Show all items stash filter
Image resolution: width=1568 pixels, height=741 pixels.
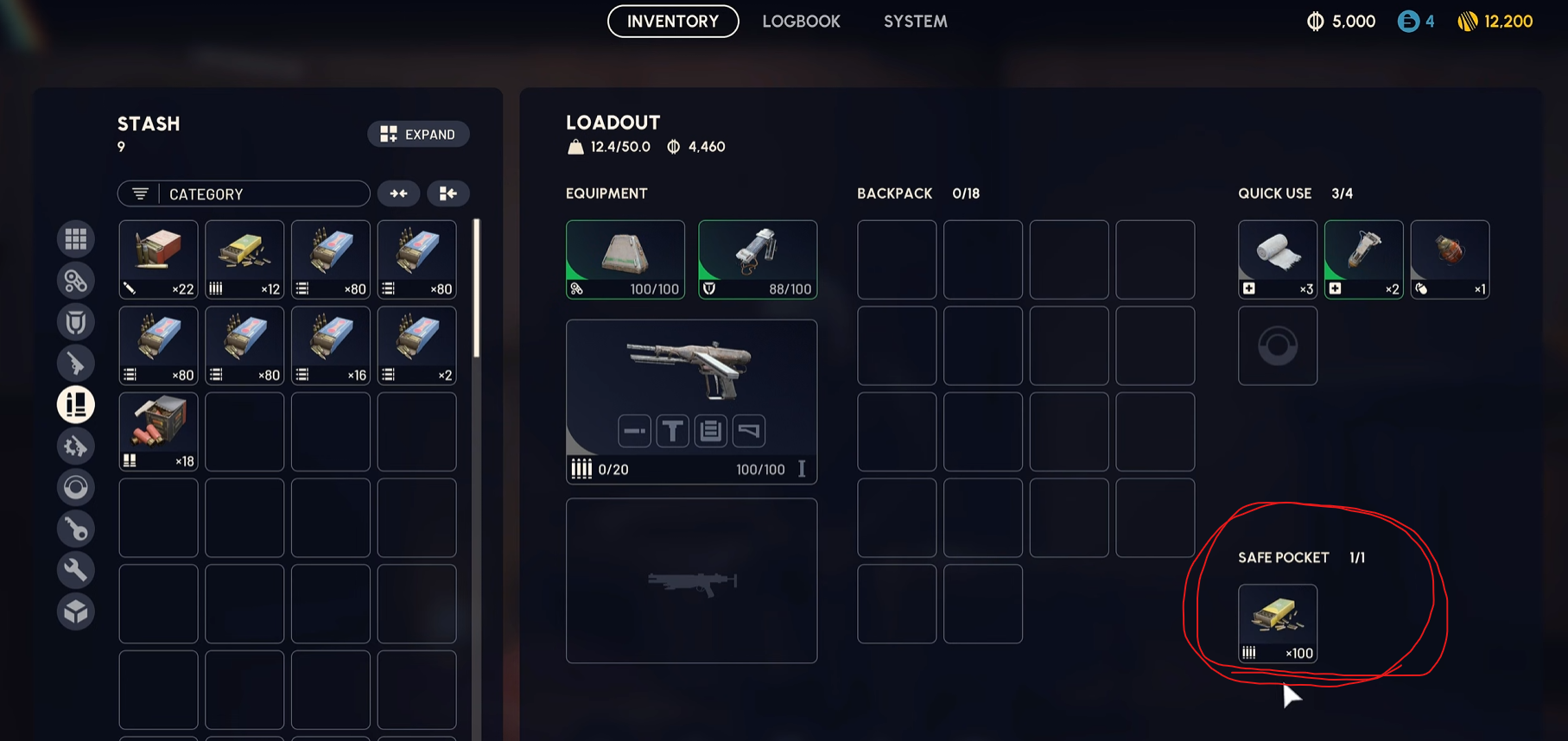click(76, 239)
